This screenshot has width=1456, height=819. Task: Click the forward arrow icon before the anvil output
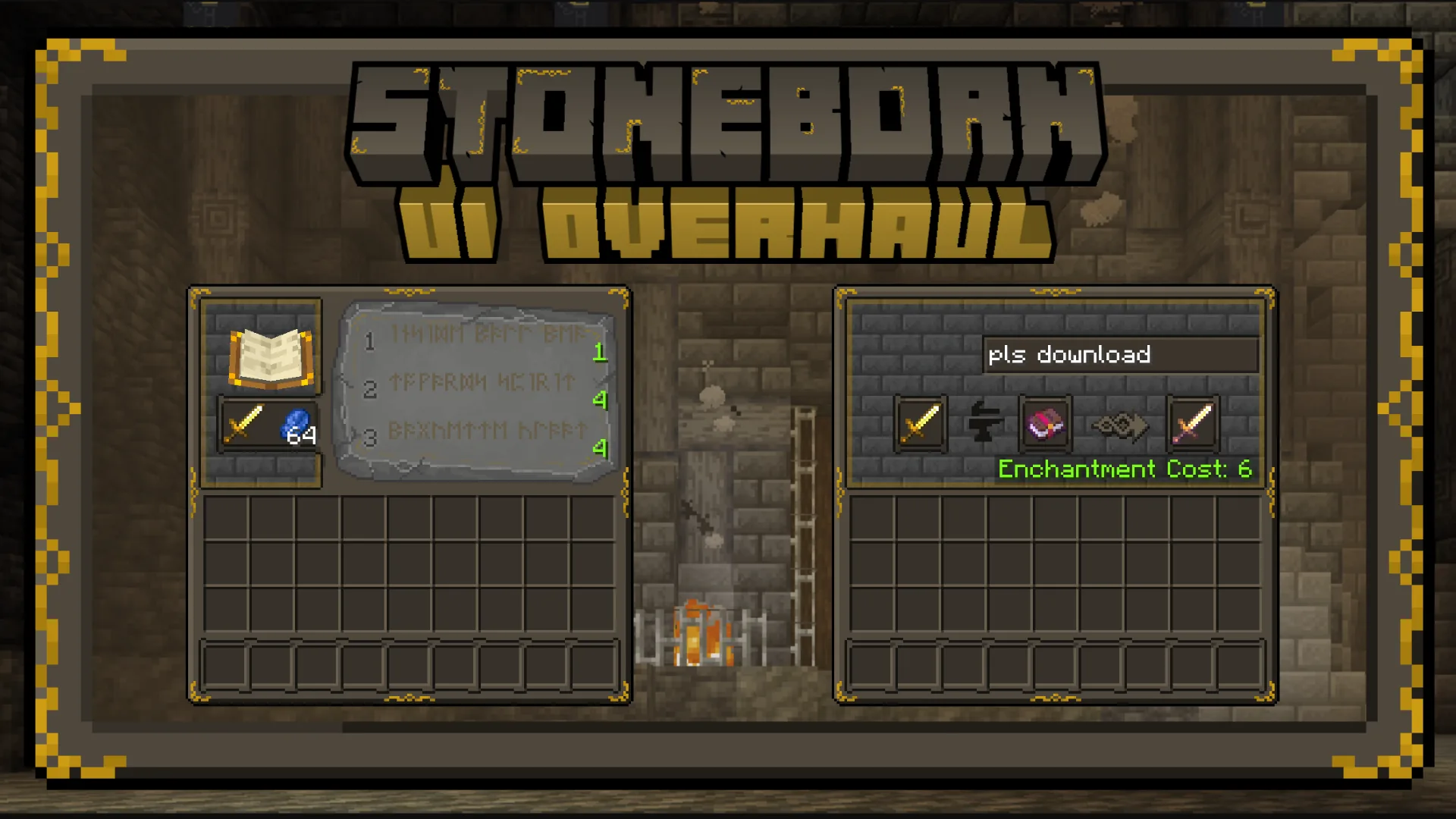pyautogui.click(x=1121, y=425)
